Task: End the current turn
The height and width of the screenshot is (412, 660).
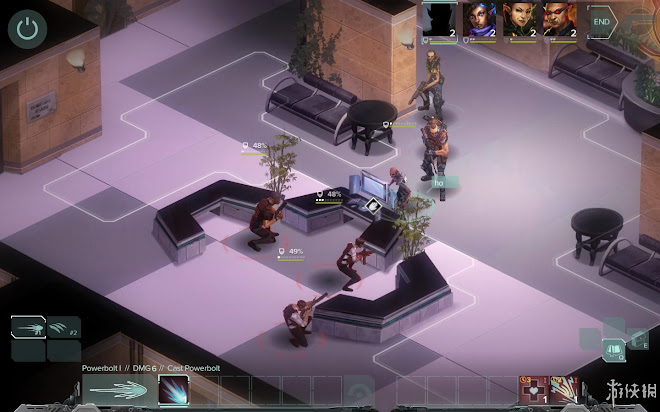Action: 602,20
